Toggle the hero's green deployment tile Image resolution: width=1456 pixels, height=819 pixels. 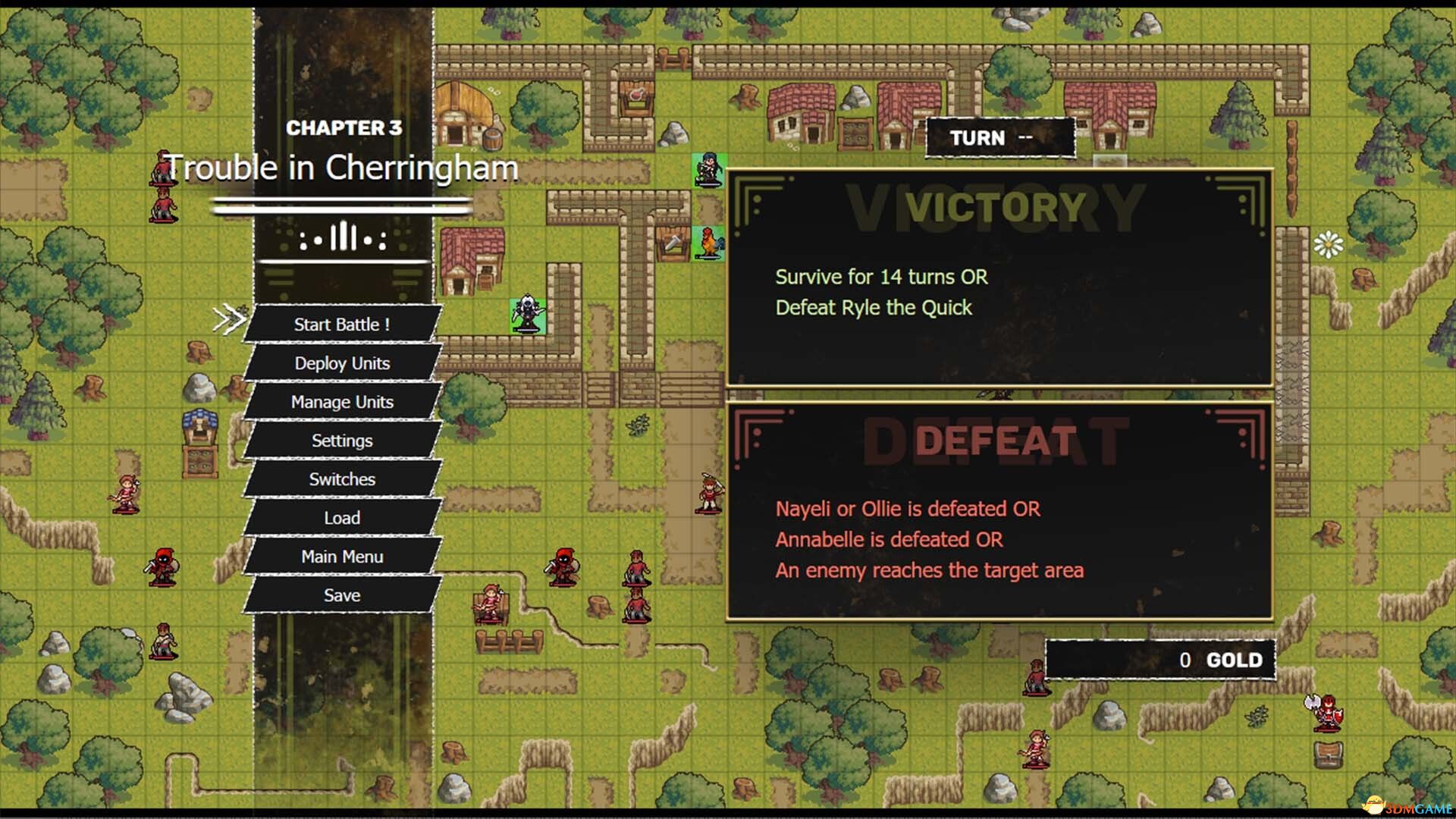coord(707,174)
